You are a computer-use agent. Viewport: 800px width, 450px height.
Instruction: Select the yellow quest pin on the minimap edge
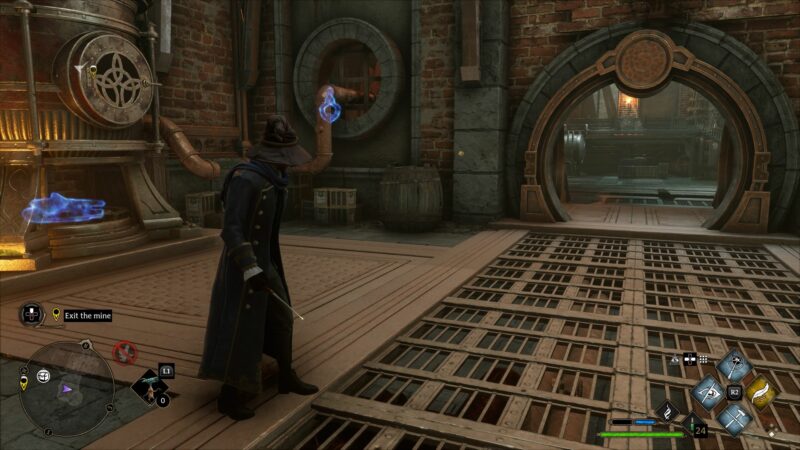point(22,383)
